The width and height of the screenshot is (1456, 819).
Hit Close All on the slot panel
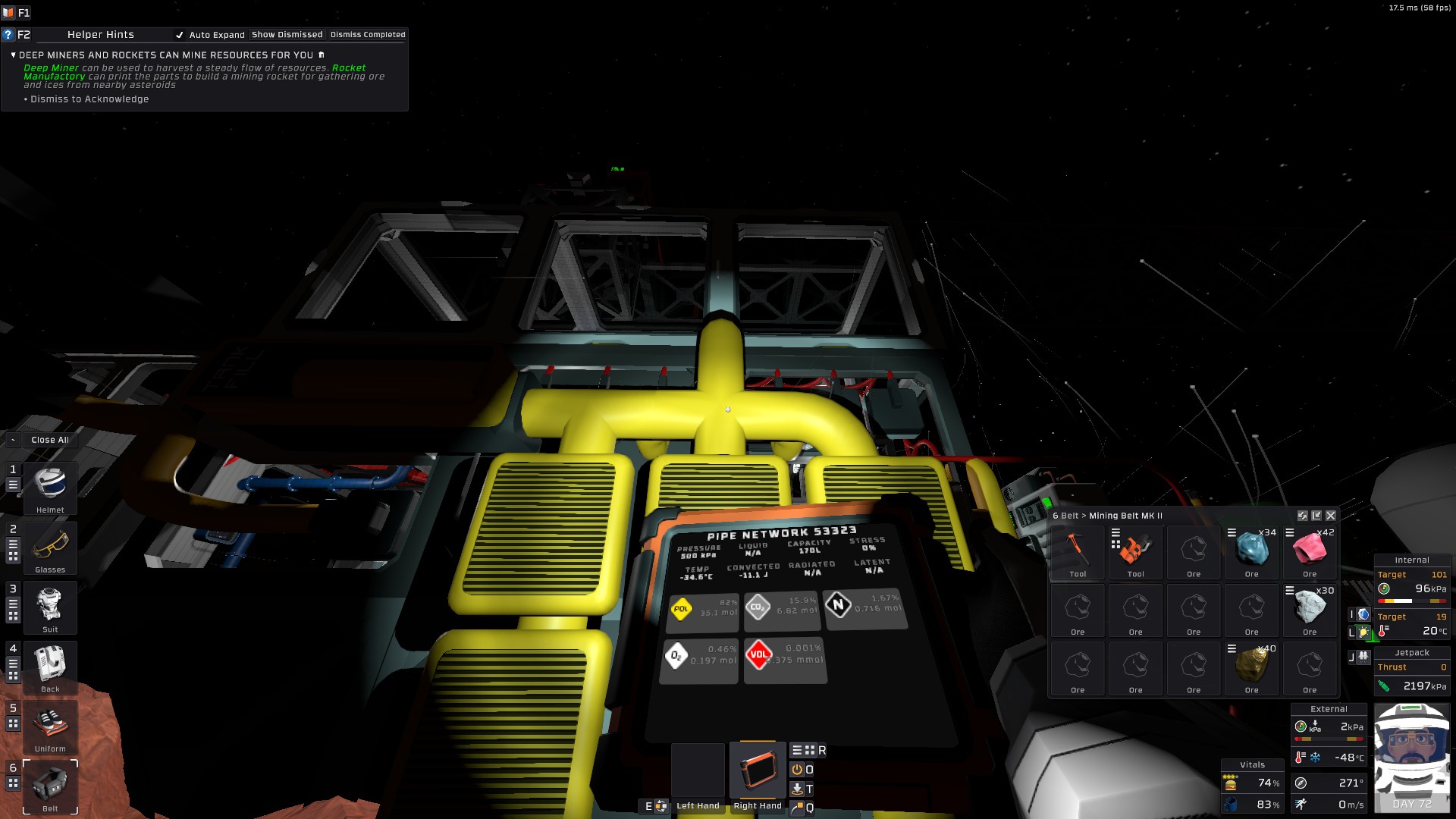click(x=50, y=440)
